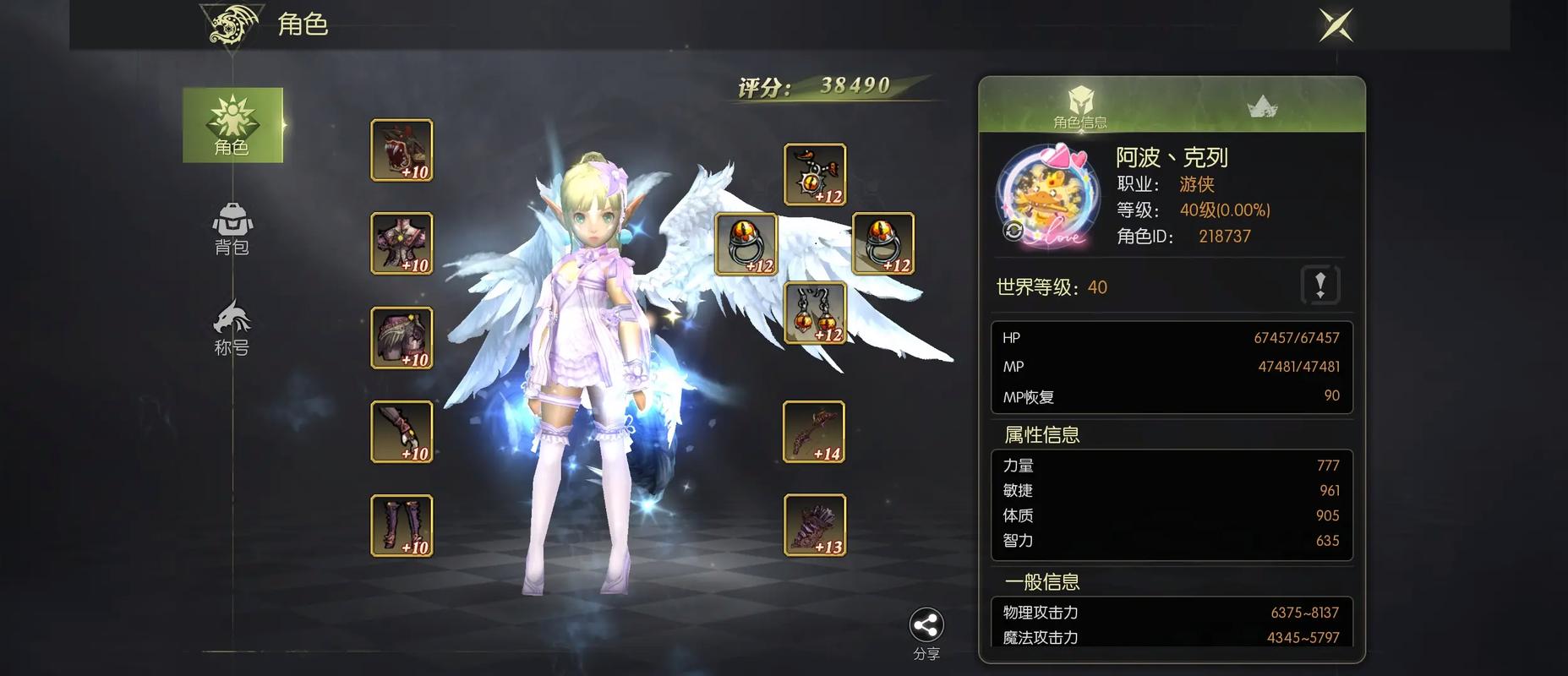The width and height of the screenshot is (1568, 676).
Task: Inspect the +10 chest armor slot
Action: pyautogui.click(x=402, y=243)
